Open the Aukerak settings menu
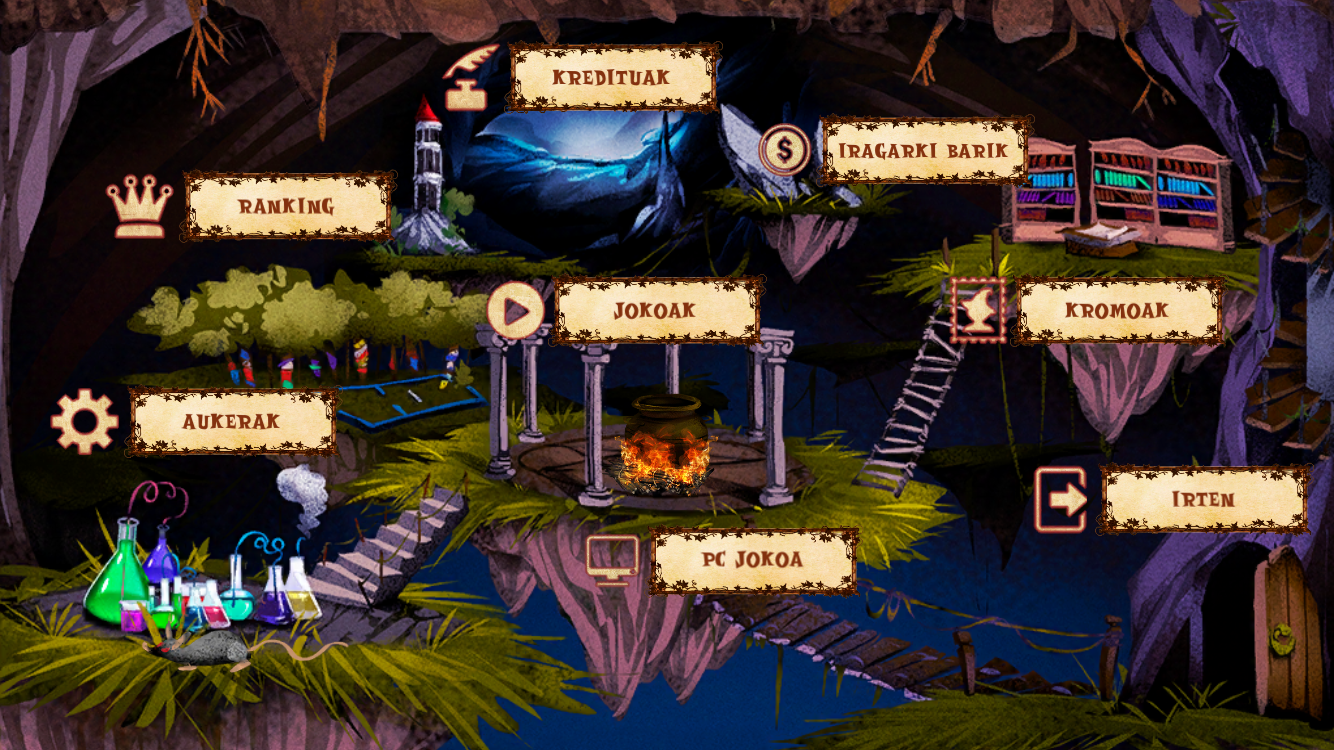 (x=232, y=422)
